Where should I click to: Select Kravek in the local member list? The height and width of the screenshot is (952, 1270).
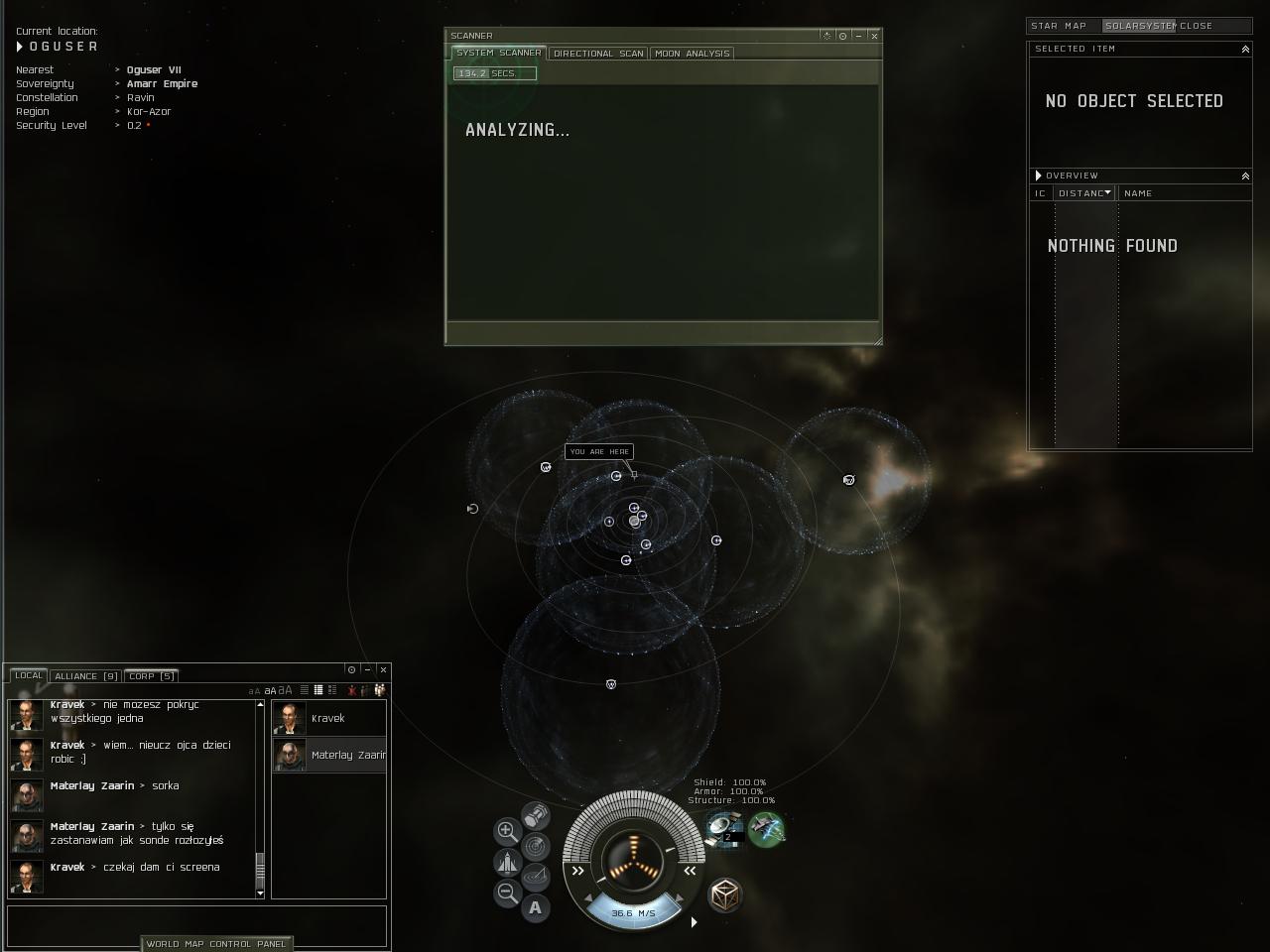[x=328, y=718]
